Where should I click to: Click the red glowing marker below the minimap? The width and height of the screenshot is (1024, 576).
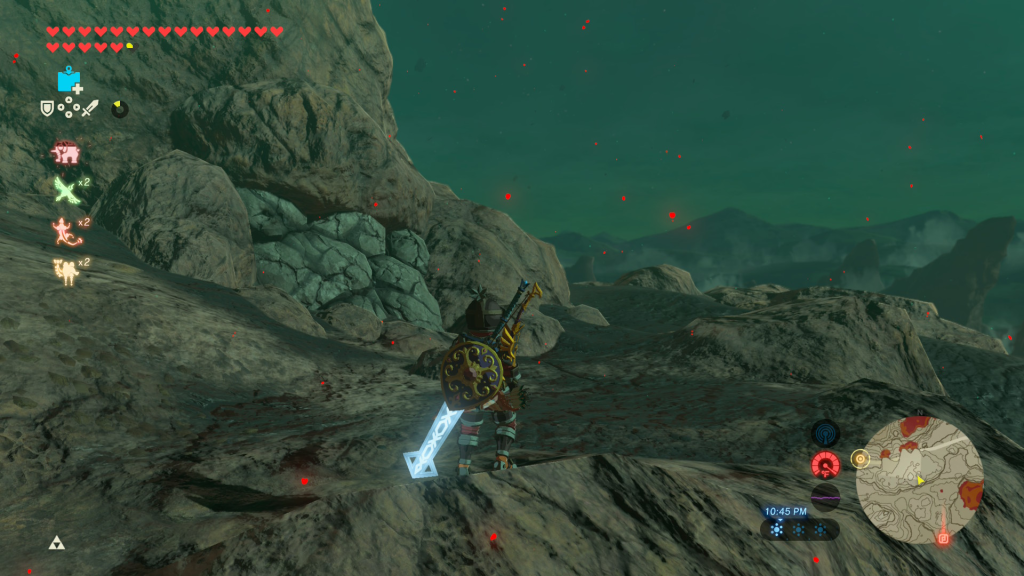click(x=942, y=538)
